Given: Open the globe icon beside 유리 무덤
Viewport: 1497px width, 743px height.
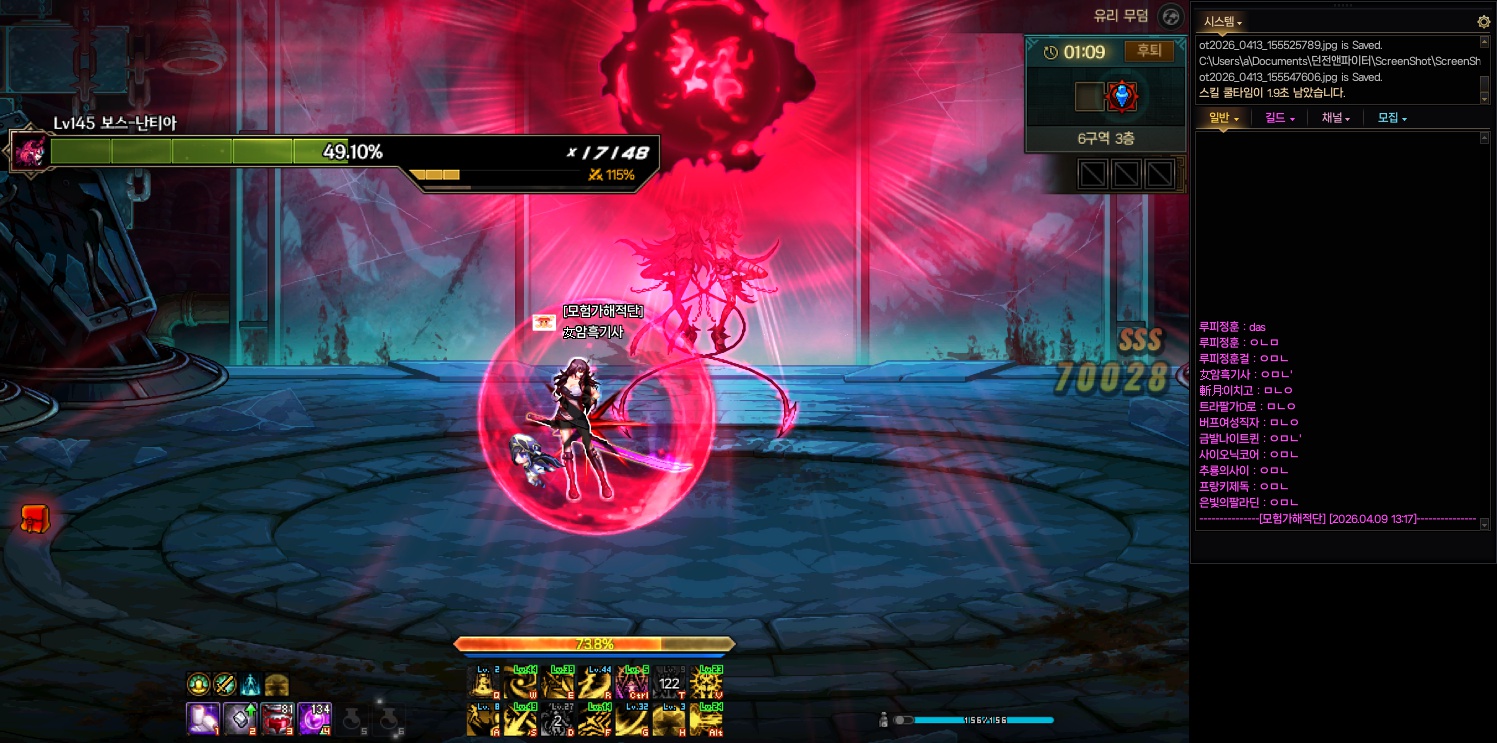Looking at the screenshot, I should click(x=1170, y=16).
